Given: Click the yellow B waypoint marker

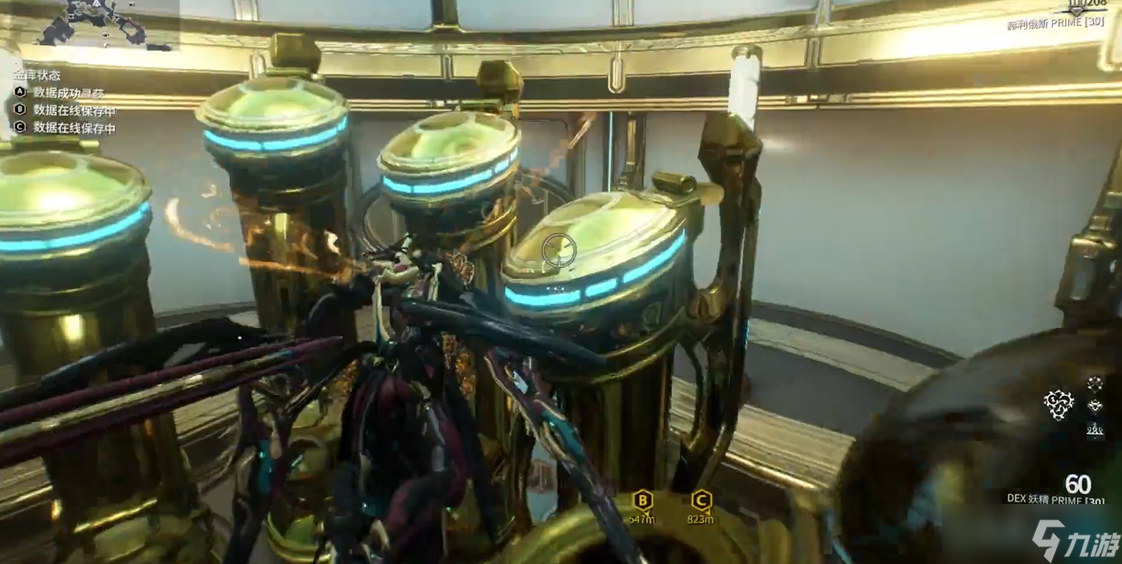Looking at the screenshot, I should point(643,500).
